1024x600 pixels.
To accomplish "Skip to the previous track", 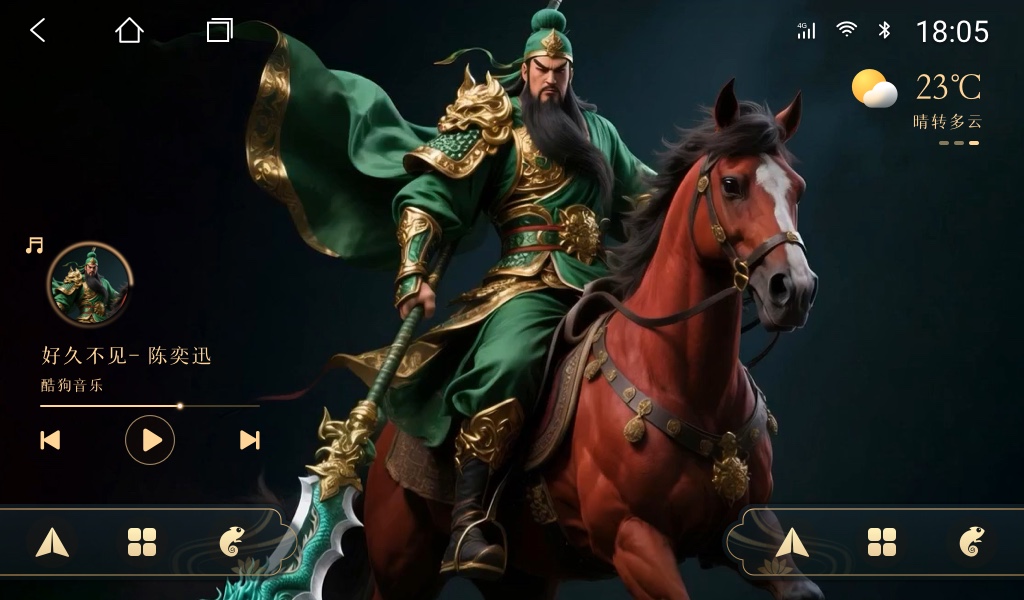I will coord(50,440).
